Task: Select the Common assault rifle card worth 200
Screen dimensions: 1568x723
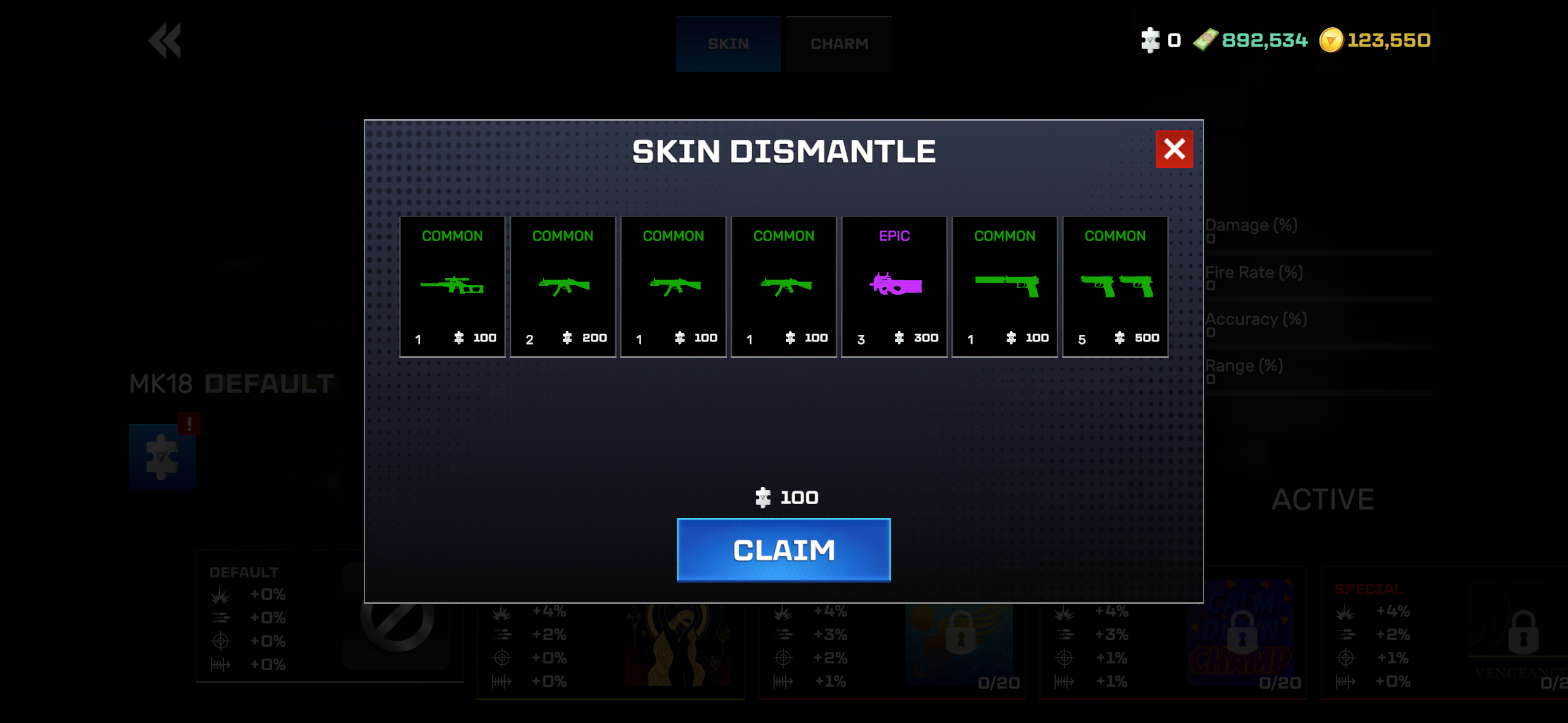Action: (563, 286)
